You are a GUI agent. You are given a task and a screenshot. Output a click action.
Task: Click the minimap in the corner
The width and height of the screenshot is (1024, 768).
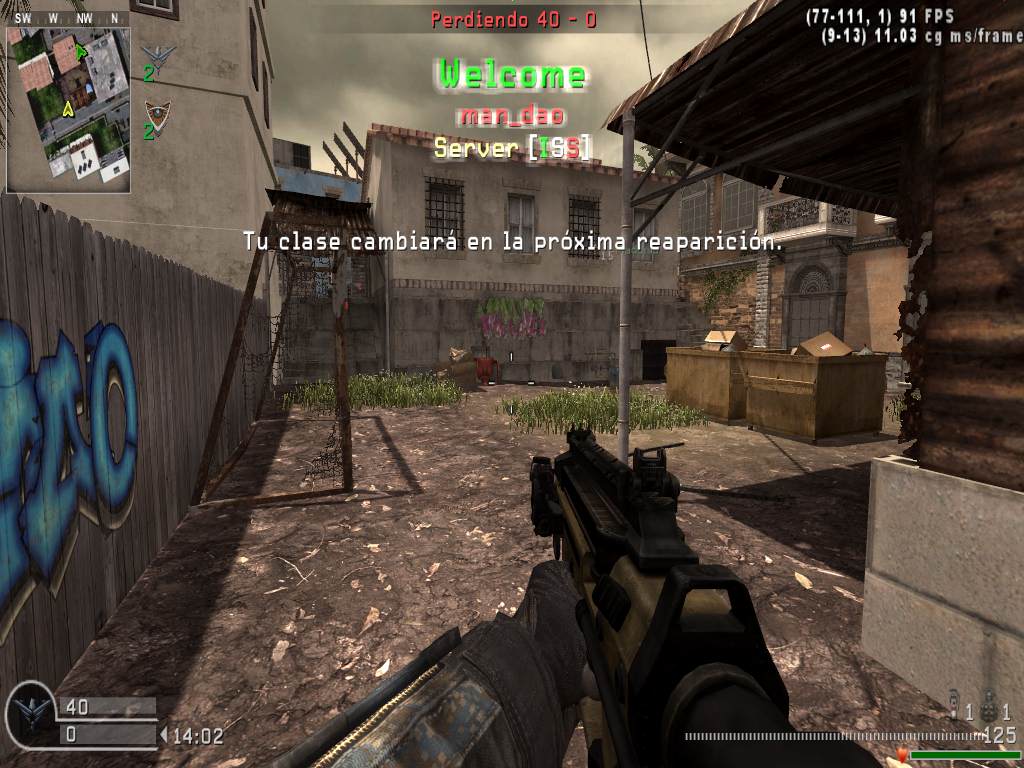click(68, 109)
